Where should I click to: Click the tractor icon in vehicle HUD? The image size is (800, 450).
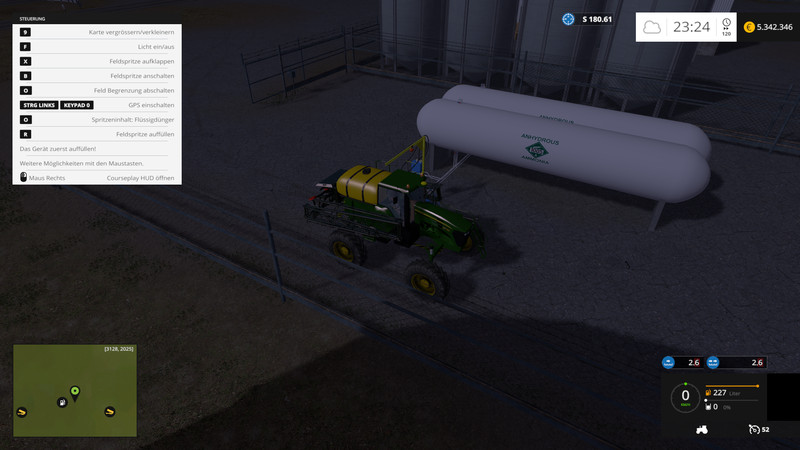(702, 429)
